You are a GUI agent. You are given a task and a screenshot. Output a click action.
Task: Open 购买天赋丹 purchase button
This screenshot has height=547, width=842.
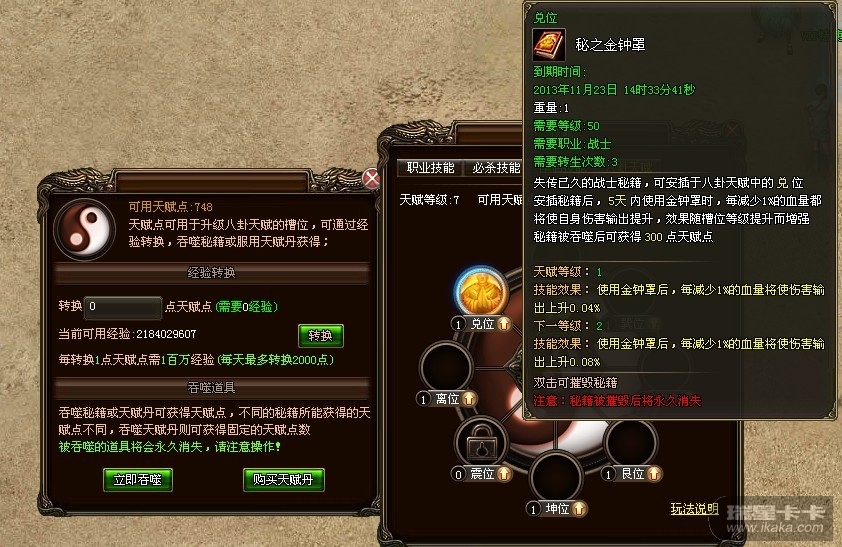(x=284, y=479)
